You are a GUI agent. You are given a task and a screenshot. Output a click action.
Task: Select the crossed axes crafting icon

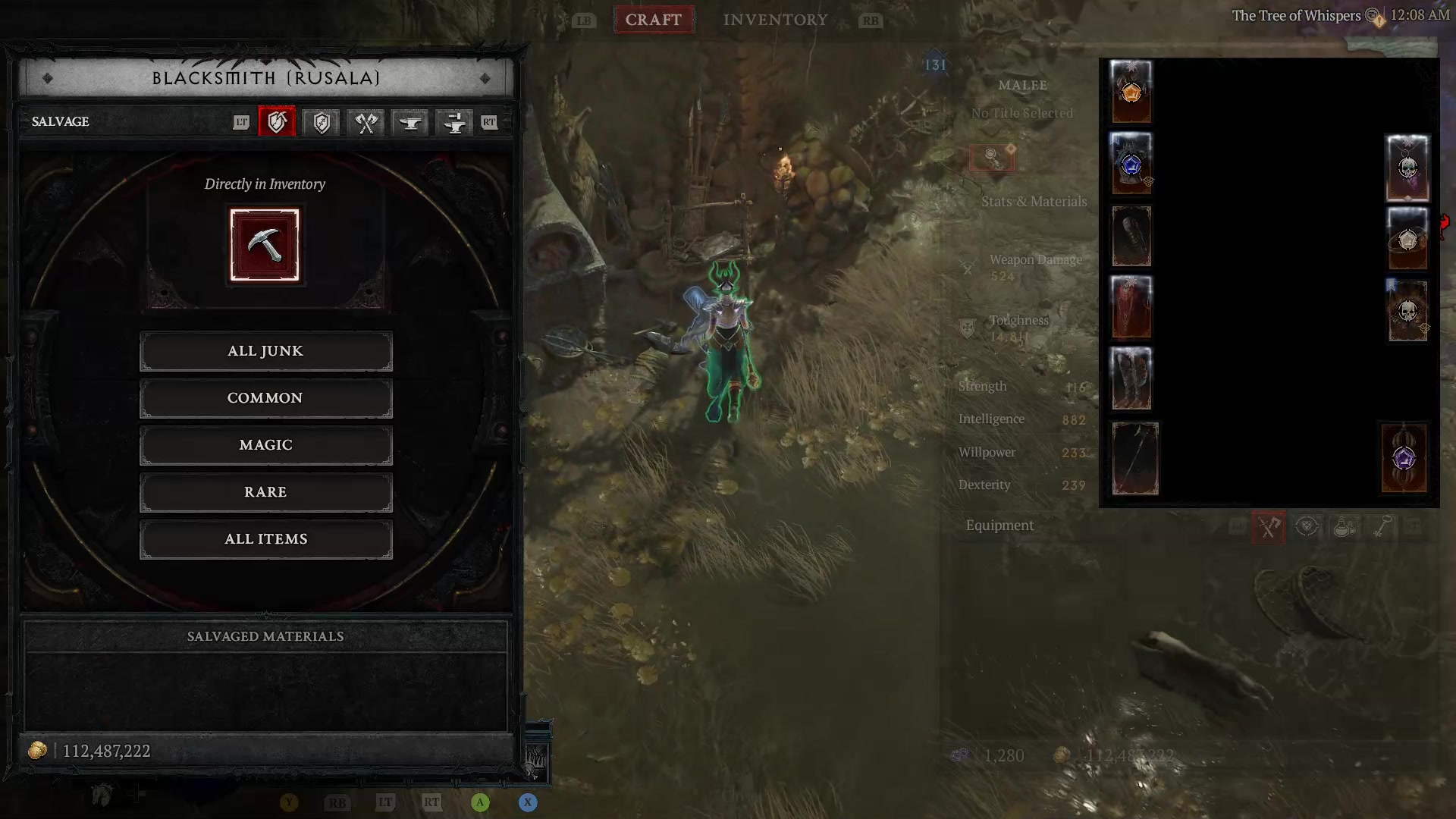pos(365,122)
